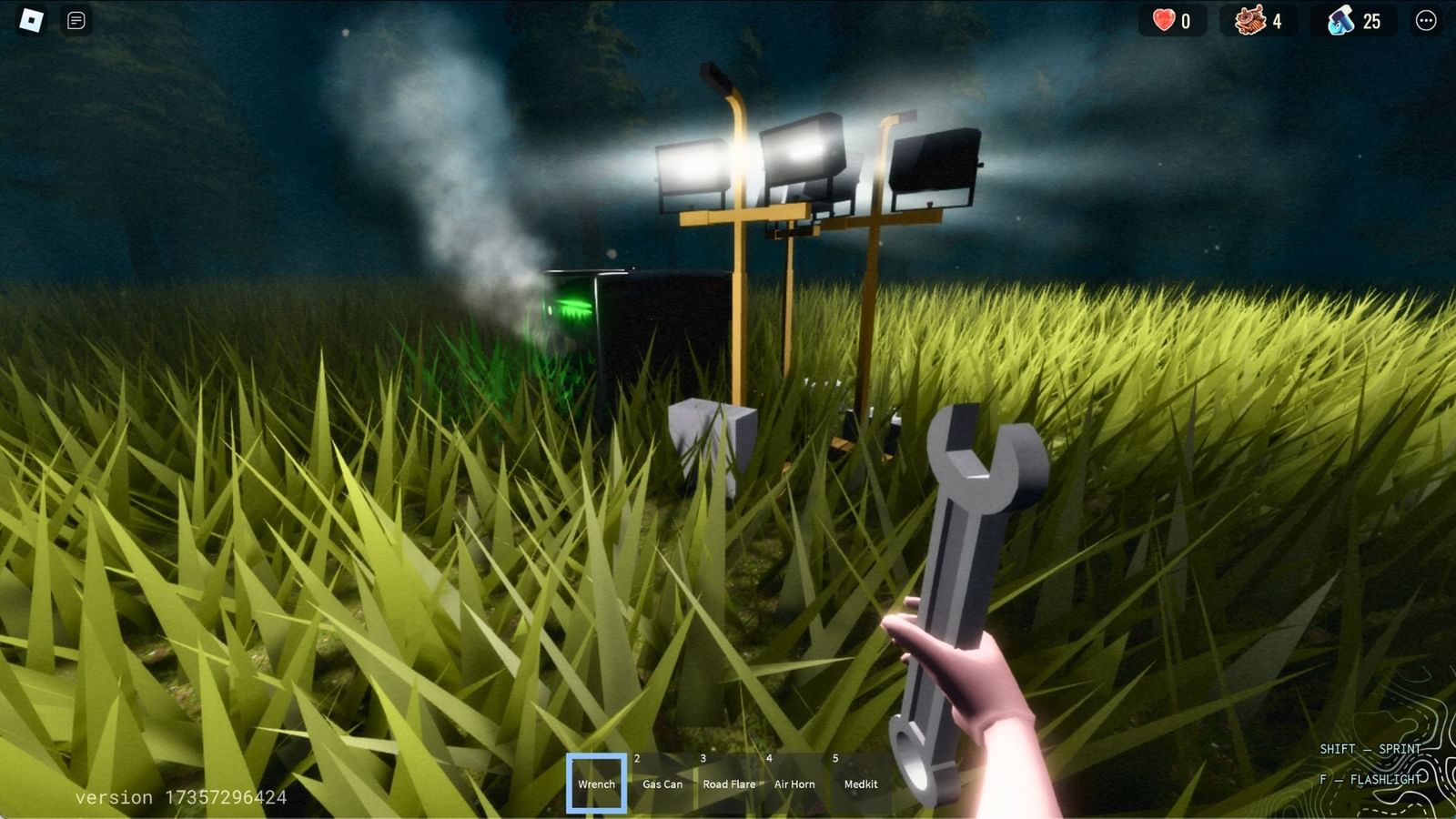Equip the Gas Can item
Screen dimensions: 1456x819
tap(662, 784)
